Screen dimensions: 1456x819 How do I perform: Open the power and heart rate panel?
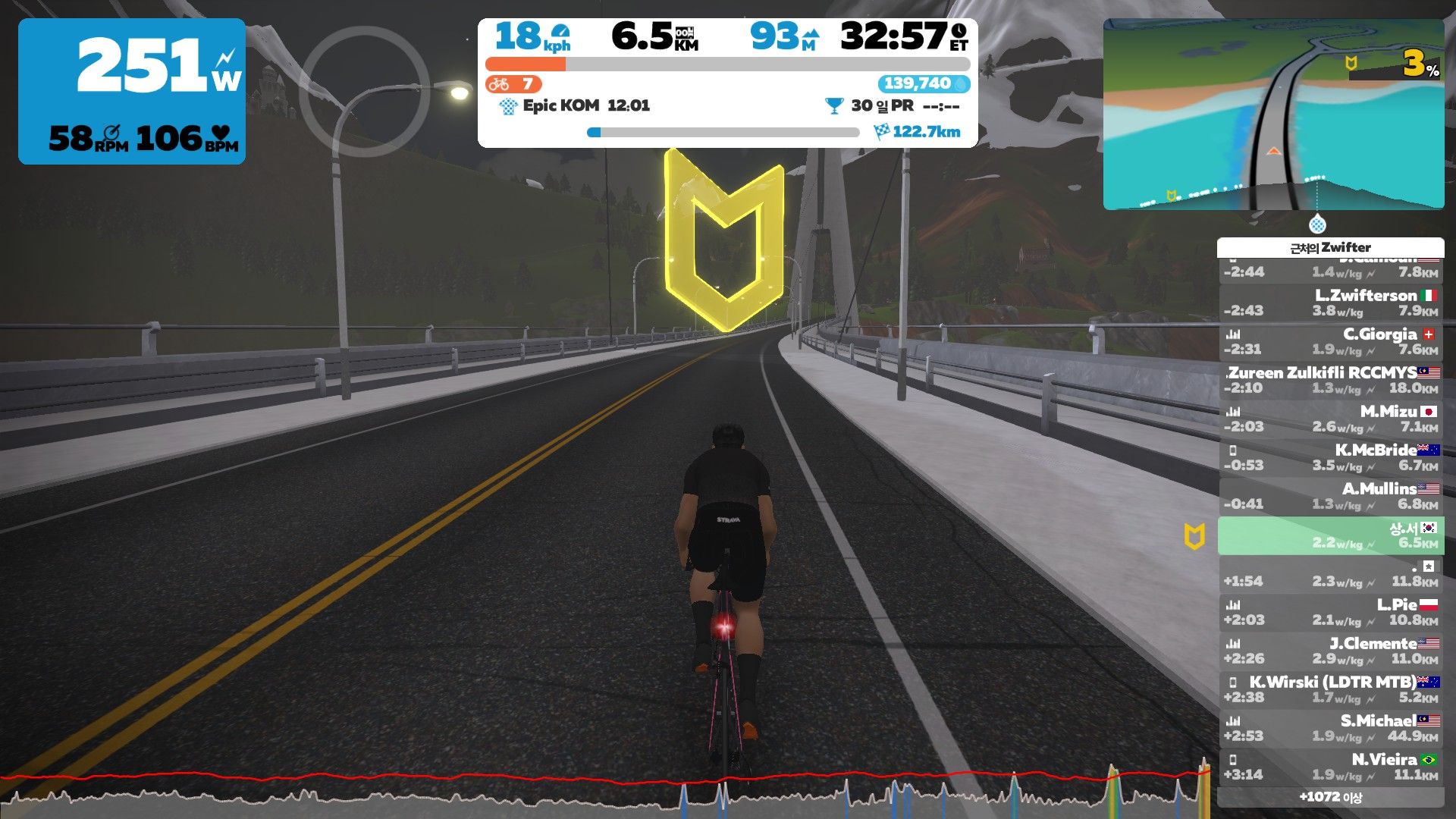(132, 91)
